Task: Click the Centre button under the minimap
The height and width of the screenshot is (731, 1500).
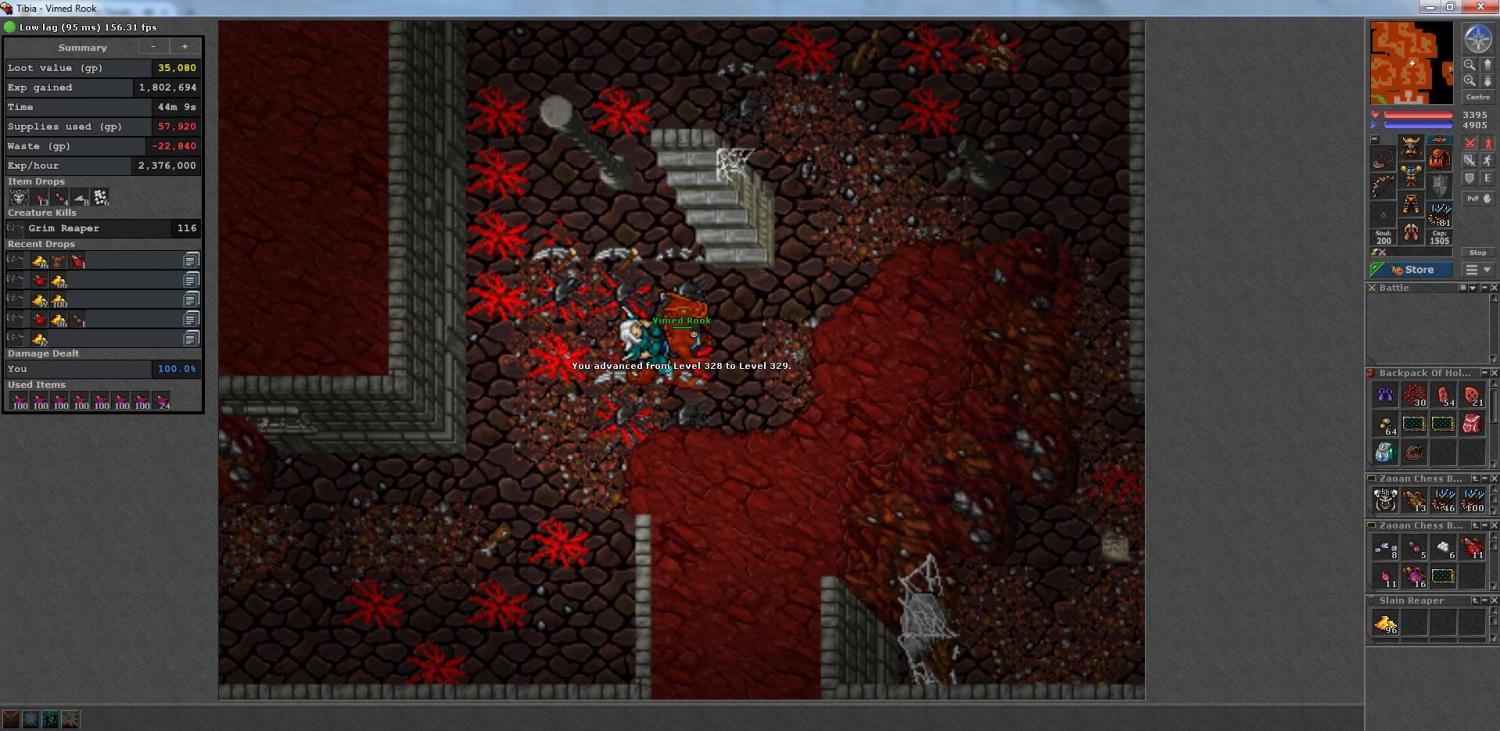Action: (x=1477, y=97)
